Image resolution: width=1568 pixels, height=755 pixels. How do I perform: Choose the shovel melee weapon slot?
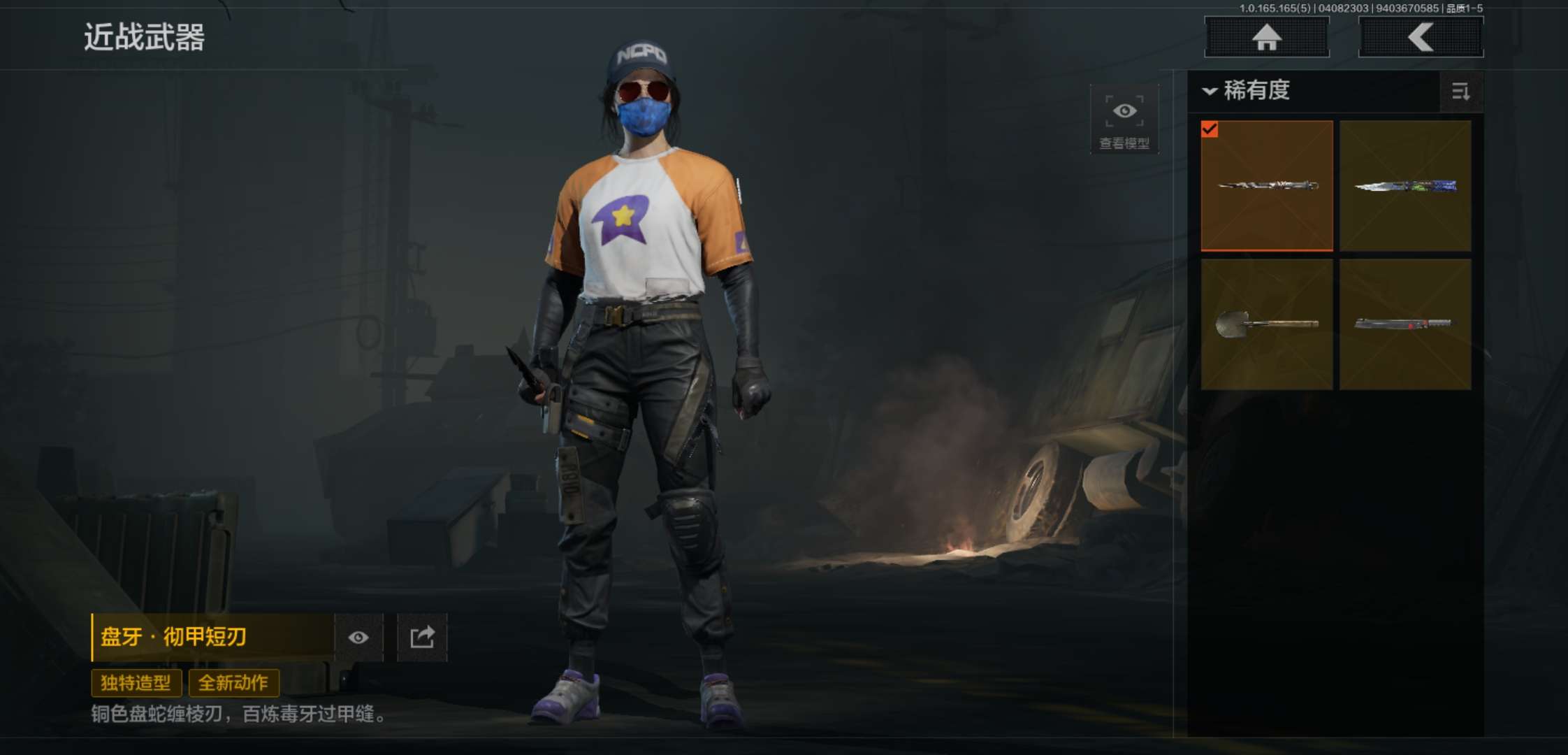coord(1267,324)
